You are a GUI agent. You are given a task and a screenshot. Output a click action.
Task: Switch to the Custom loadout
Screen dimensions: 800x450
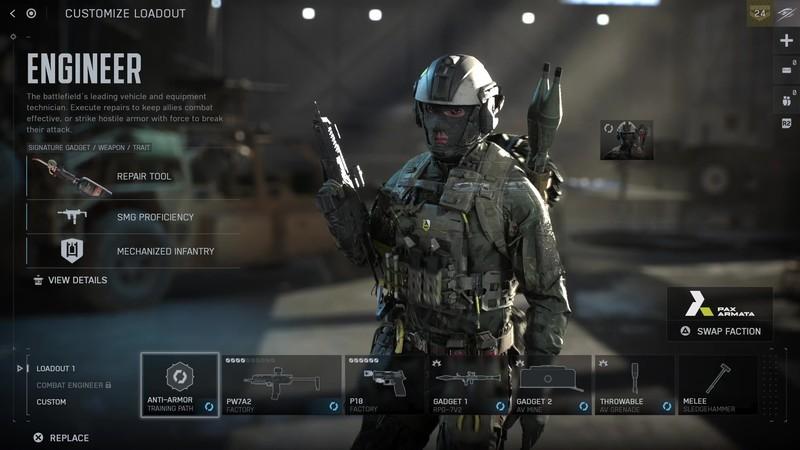(52, 402)
